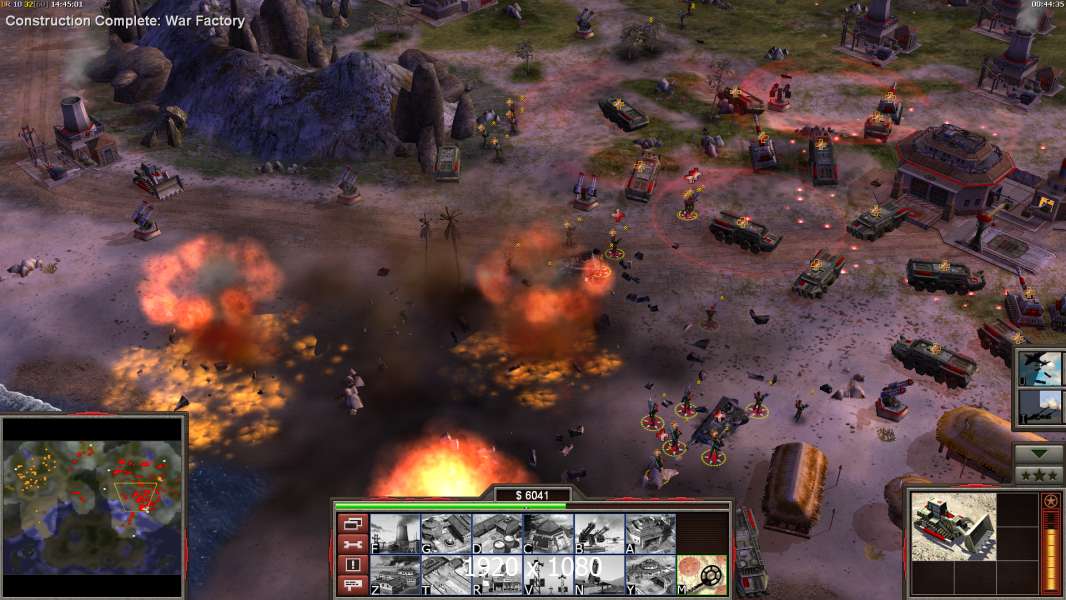Choose the build icon marked R
The image size is (1066, 600).
pyautogui.click(x=497, y=575)
